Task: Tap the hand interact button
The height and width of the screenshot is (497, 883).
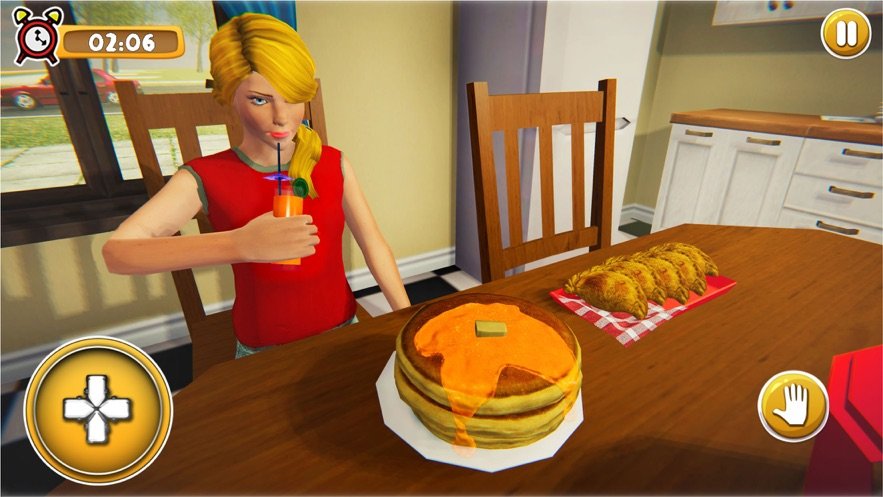Action: [793, 405]
